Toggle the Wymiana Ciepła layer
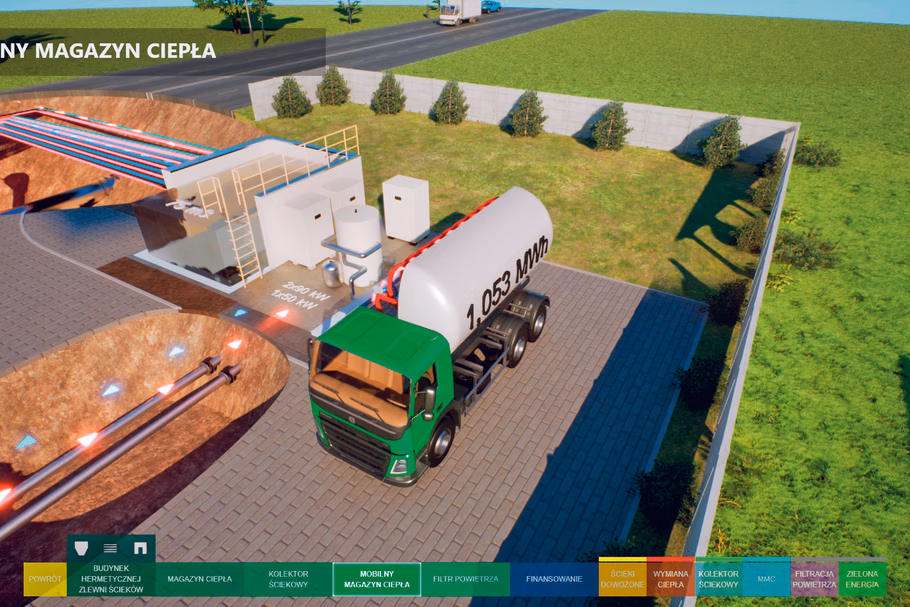 pyautogui.click(x=670, y=578)
